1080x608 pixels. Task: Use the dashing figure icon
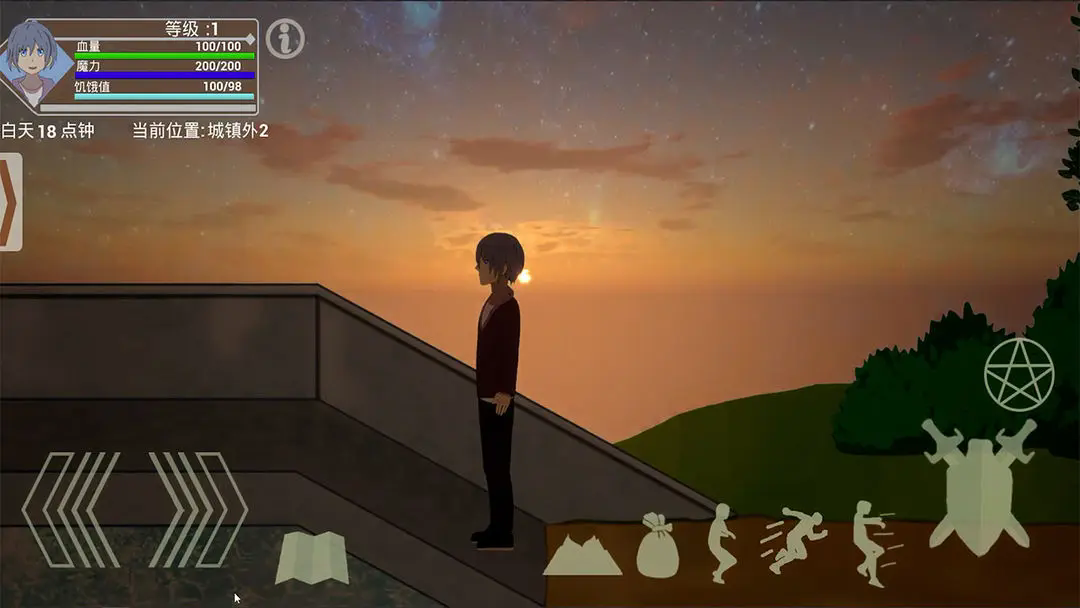tap(872, 543)
